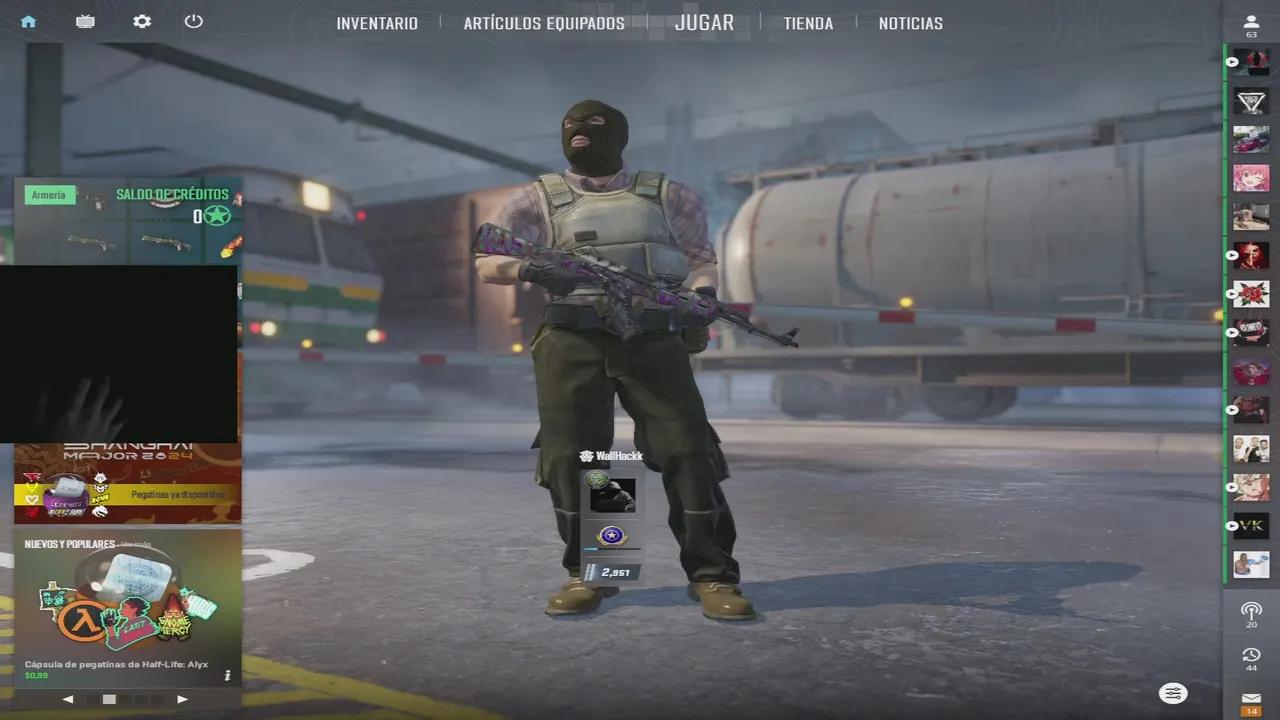1280x720 pixels.
Task: Switch to the NOTICIAS tab
Action: [910, 23]
